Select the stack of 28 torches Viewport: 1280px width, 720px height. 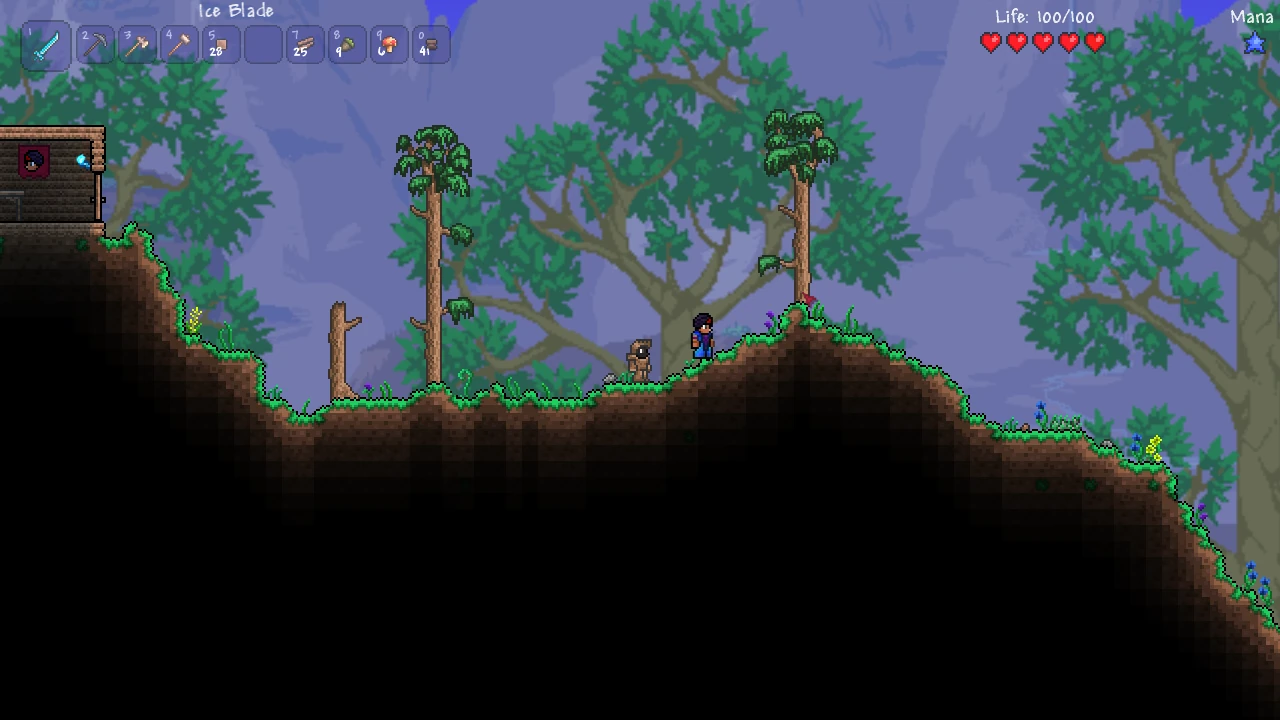221,43
